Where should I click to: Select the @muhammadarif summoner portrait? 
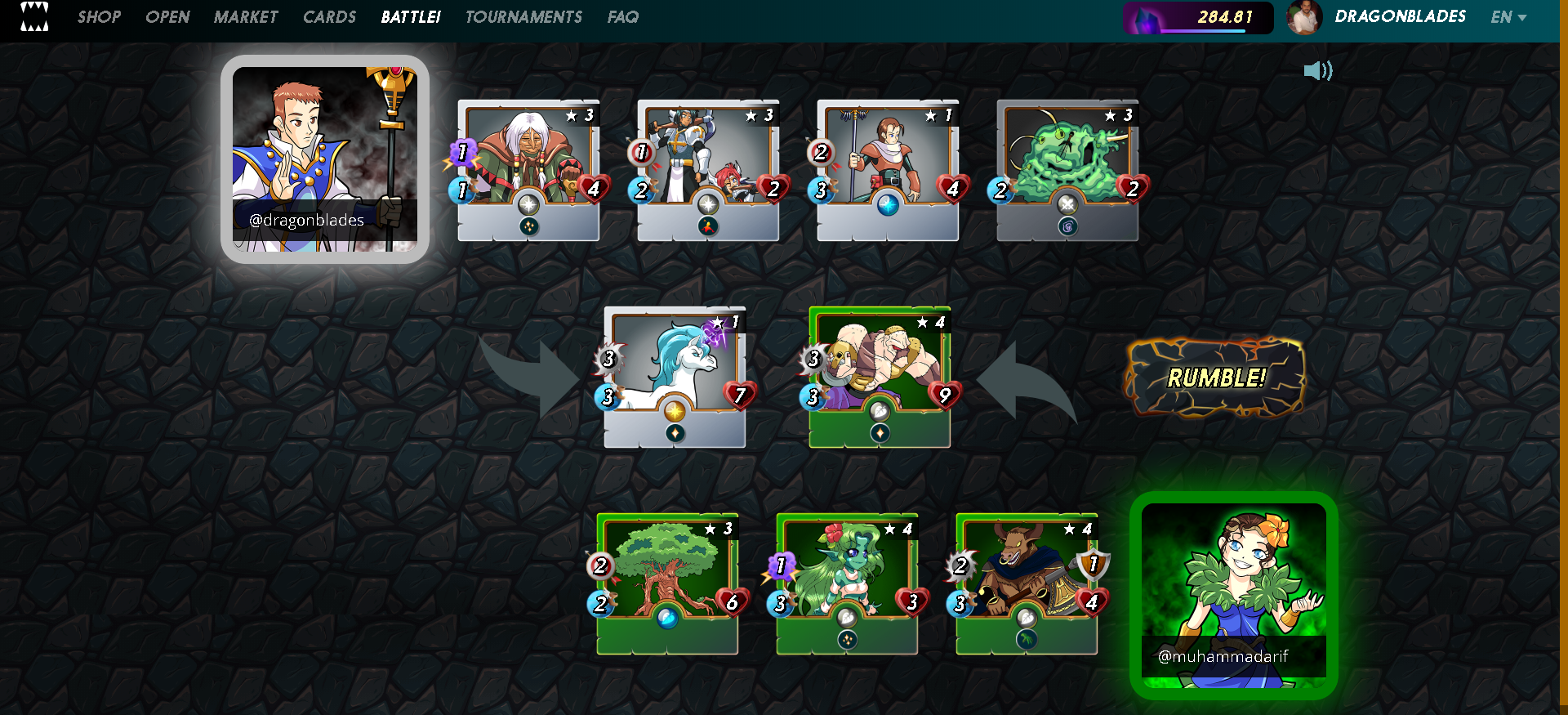pyautogui.click(x=1233, y=595)
